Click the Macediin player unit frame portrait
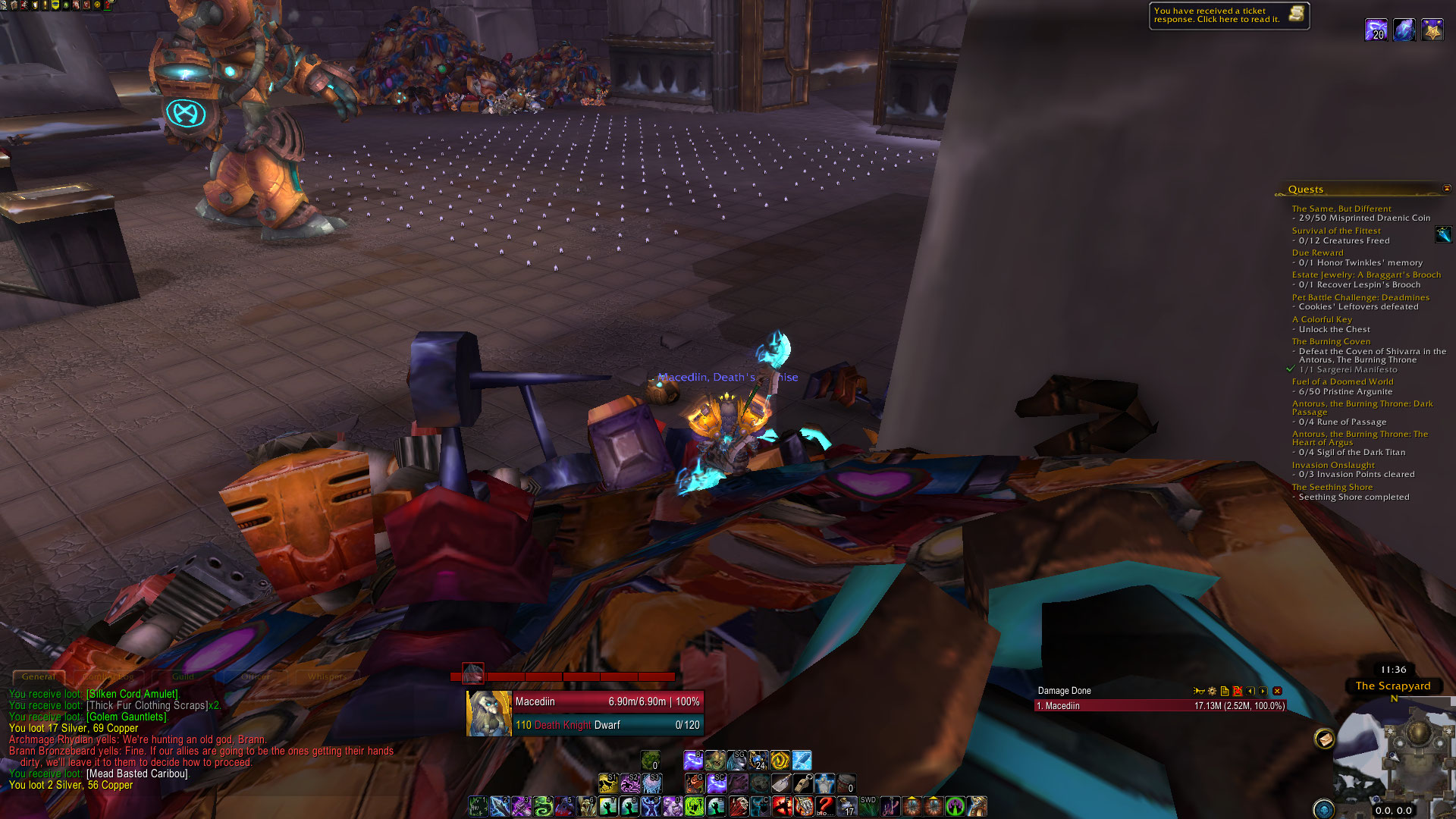Viewport: 1456px width, 819px height. 488,713
